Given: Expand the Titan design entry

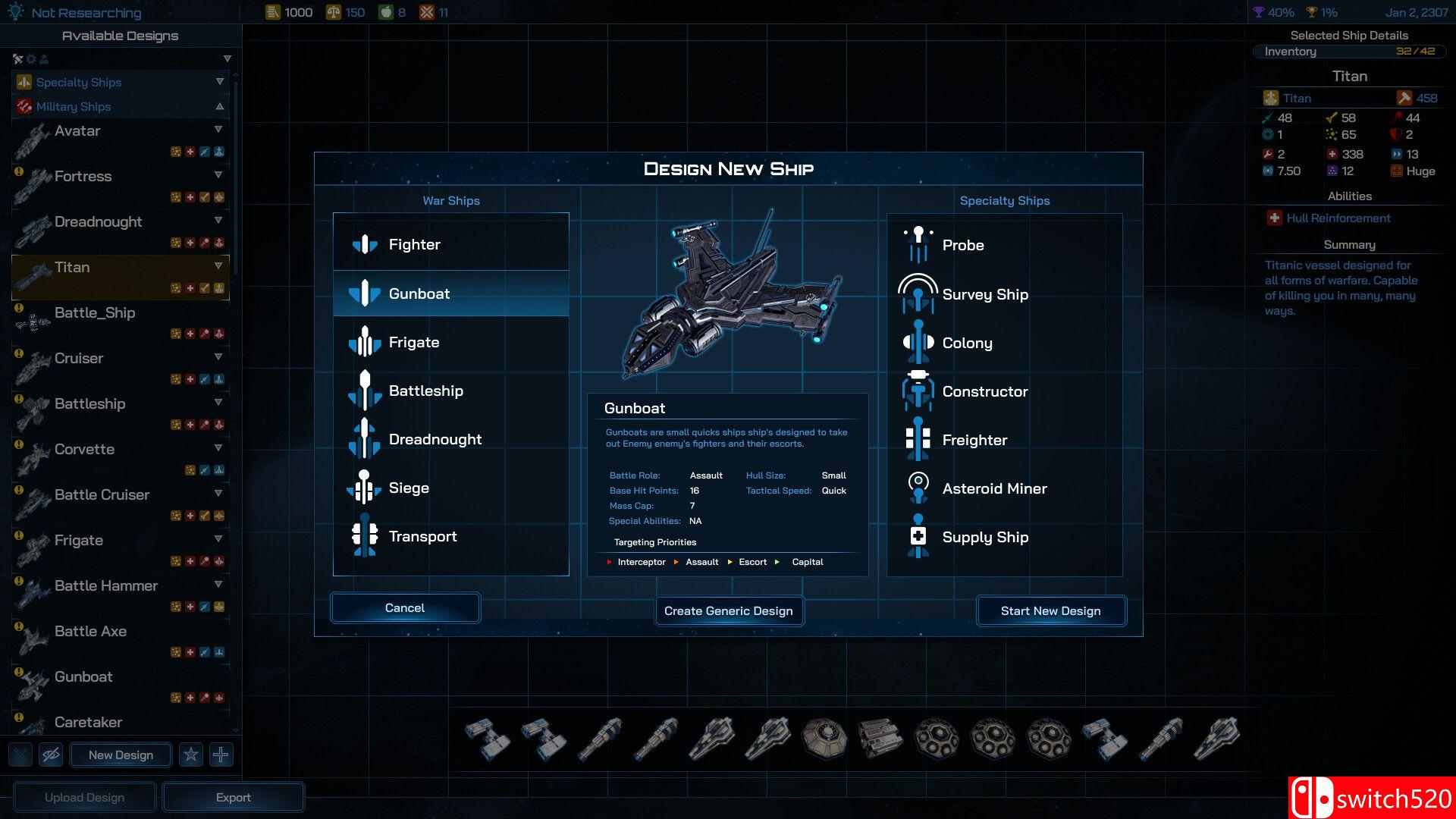Looking at the screenshot, I should [x=219, y=266].
